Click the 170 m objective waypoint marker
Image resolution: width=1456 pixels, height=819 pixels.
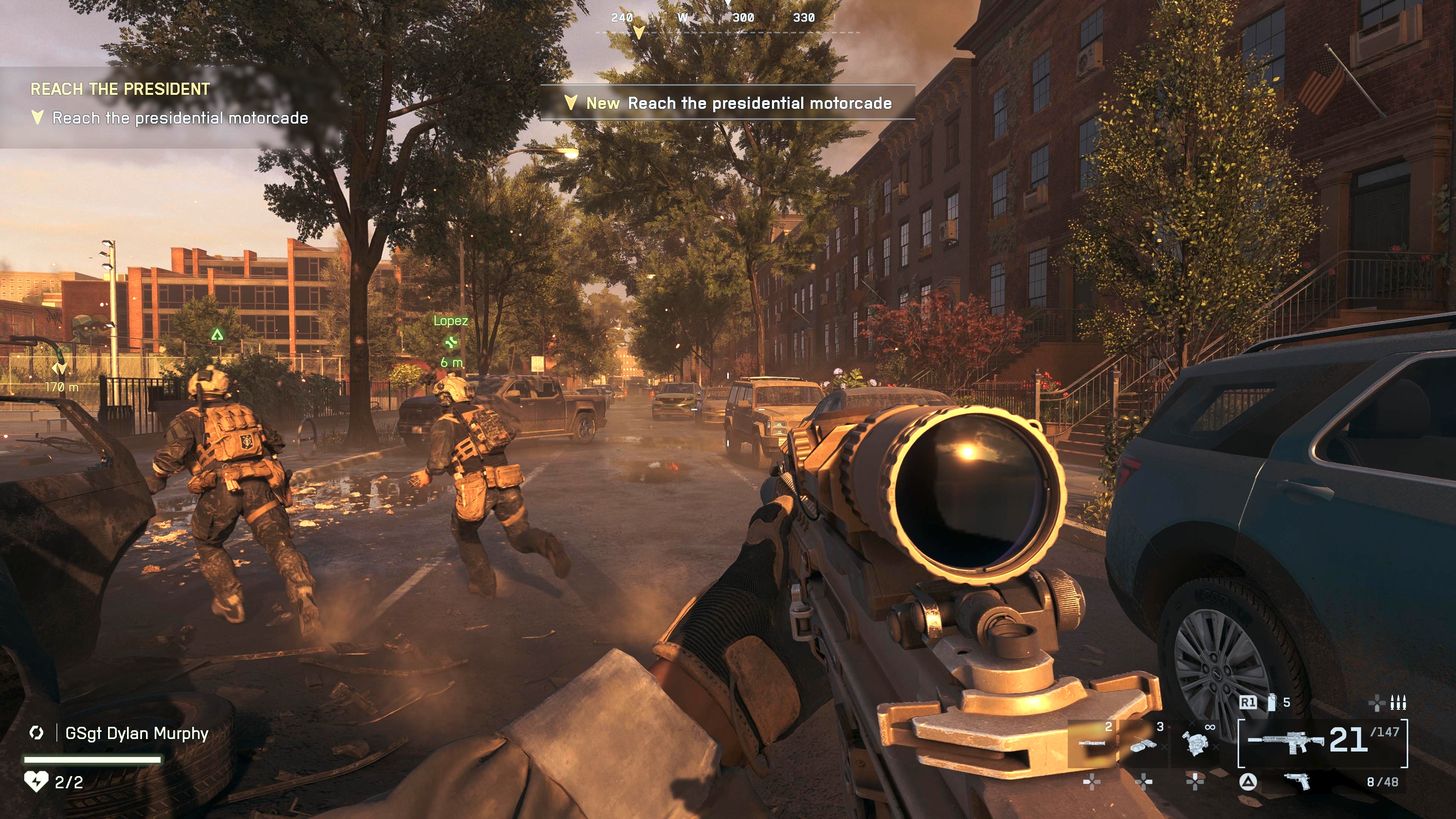click(x=60, y=369)
